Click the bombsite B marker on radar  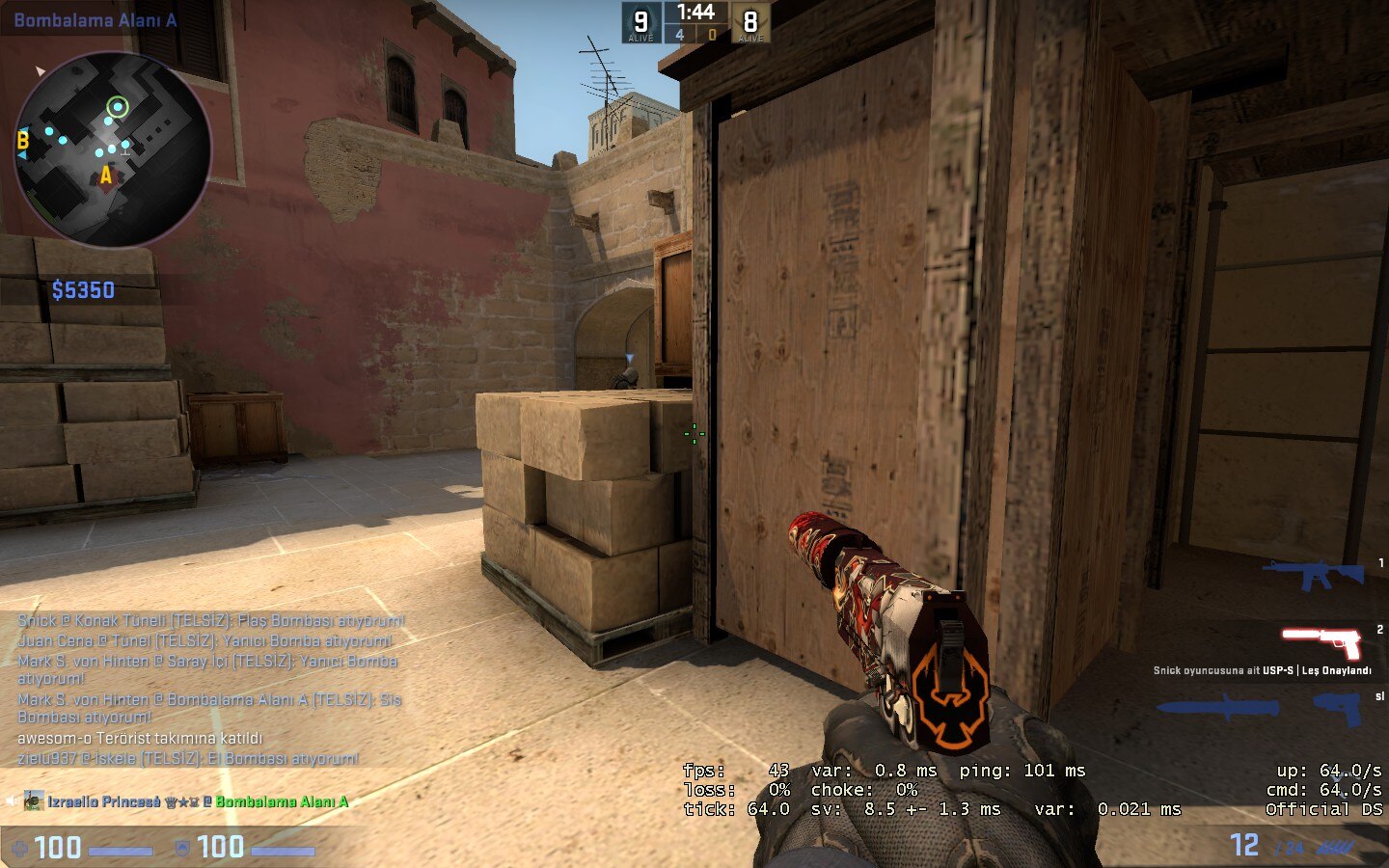tap(23, 141)
